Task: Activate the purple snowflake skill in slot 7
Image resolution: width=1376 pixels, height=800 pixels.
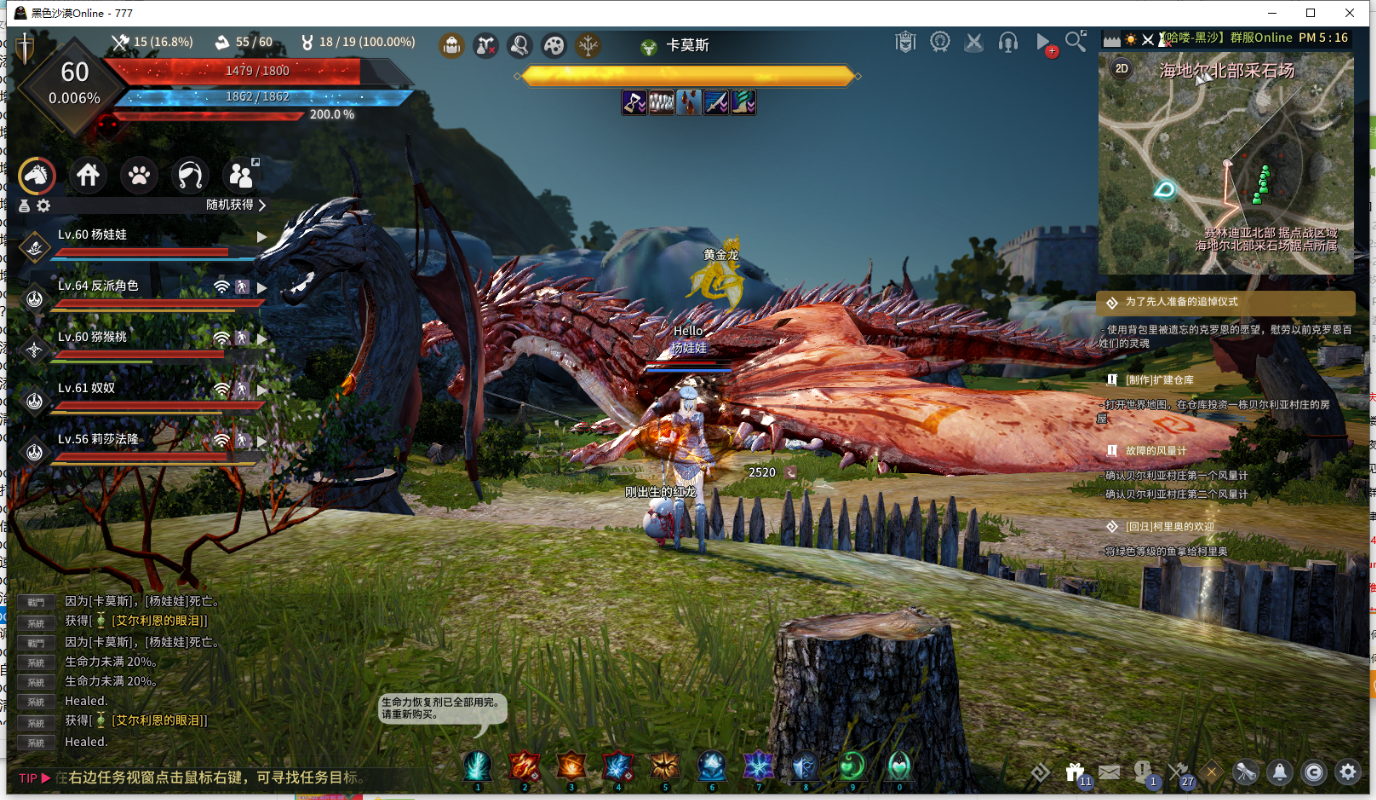Action: tap(759, 767)
